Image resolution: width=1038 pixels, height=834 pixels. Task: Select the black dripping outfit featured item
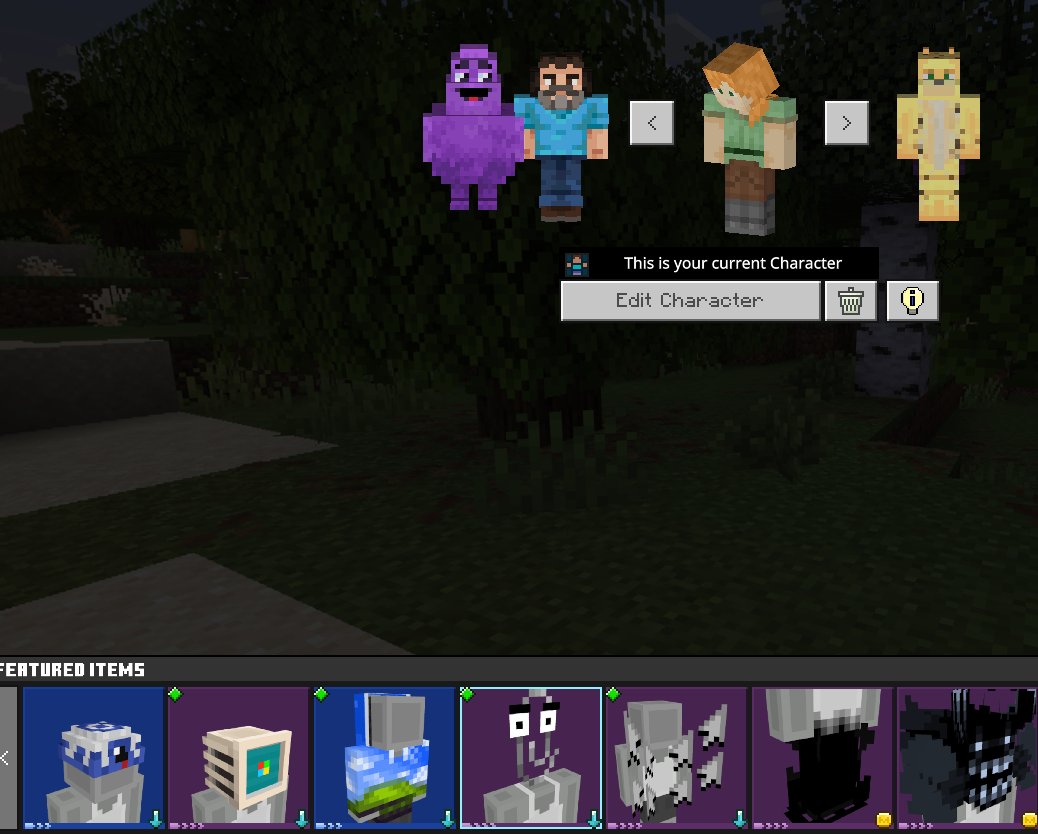[x=821, y=758]
